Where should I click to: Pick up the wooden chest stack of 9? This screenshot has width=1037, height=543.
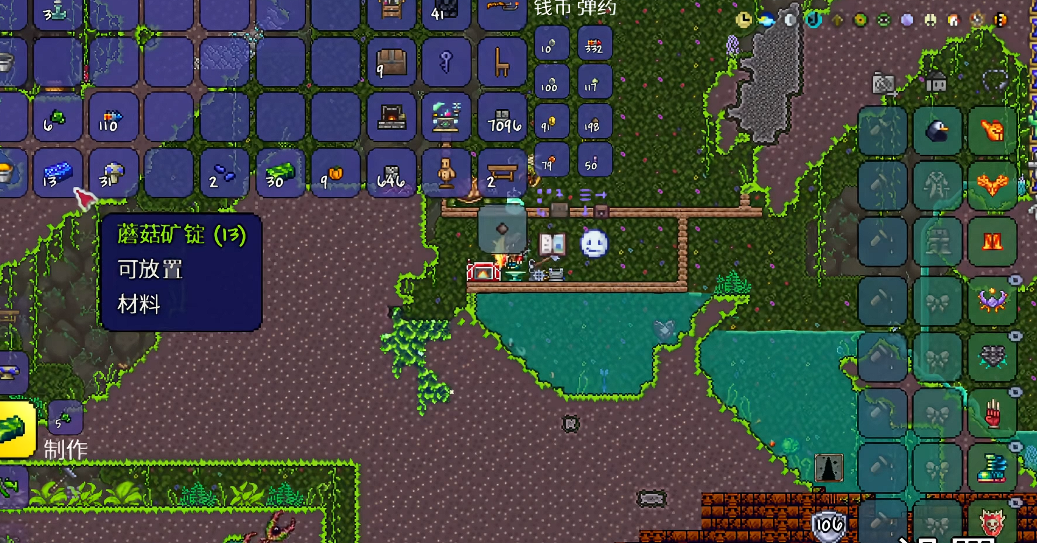[392, 62]
